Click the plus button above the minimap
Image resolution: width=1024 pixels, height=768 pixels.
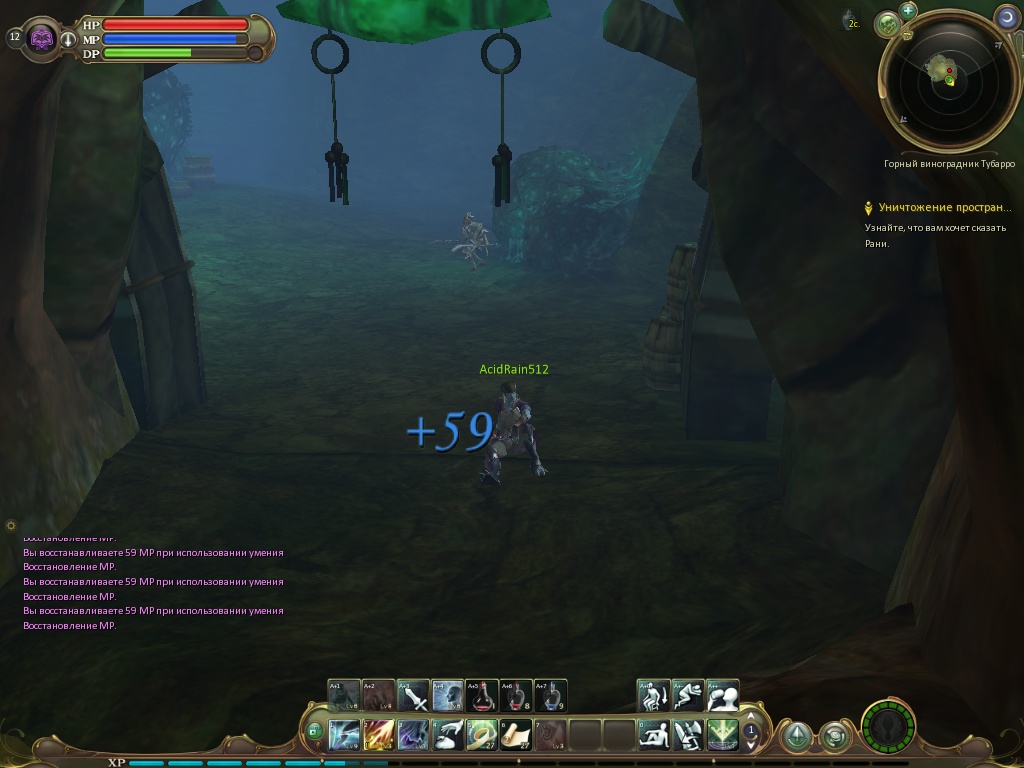pyautogui.click(x=908, y=11)
